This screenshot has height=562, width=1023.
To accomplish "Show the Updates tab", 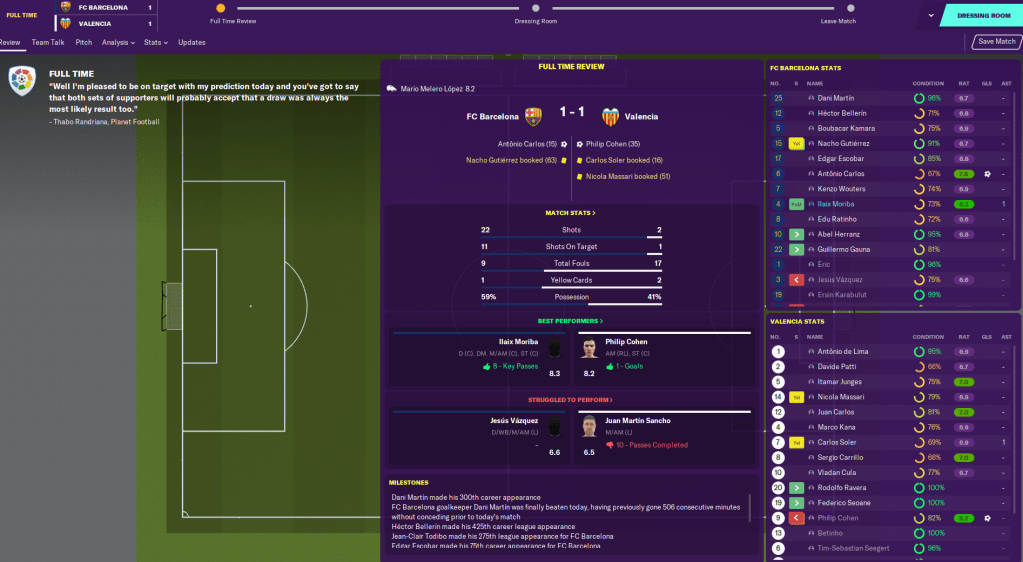I will (192, 42).
